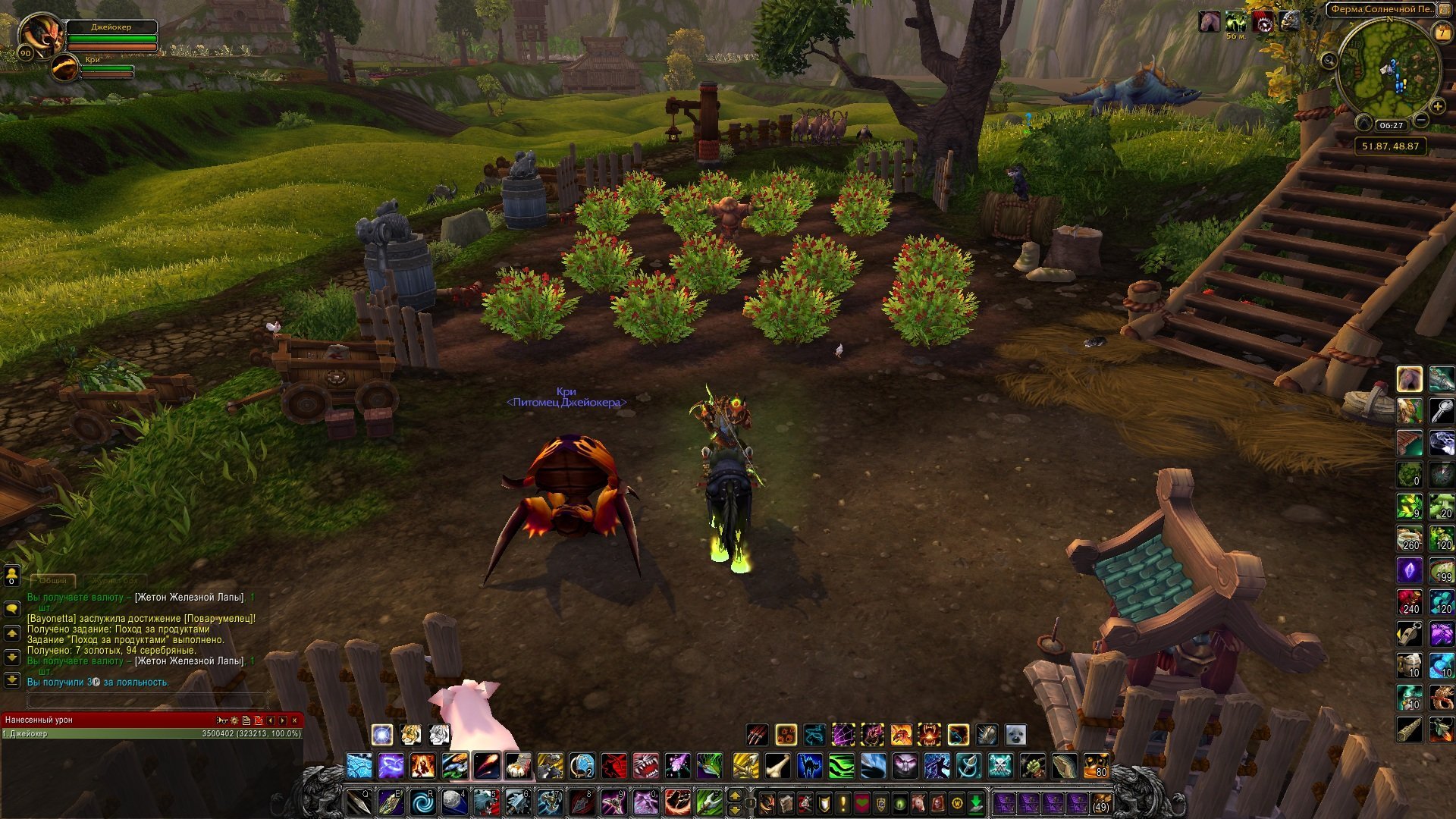Select Джейокер player portrait frame
The image size is (1456, 819).
[x=39, y=34]
